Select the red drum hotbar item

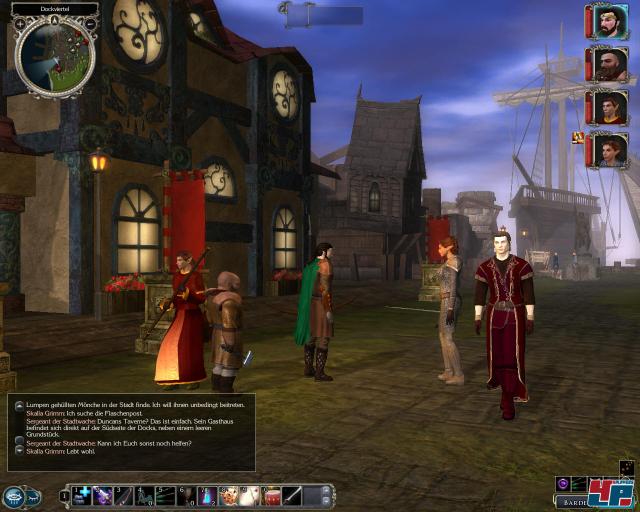[270, 495]
